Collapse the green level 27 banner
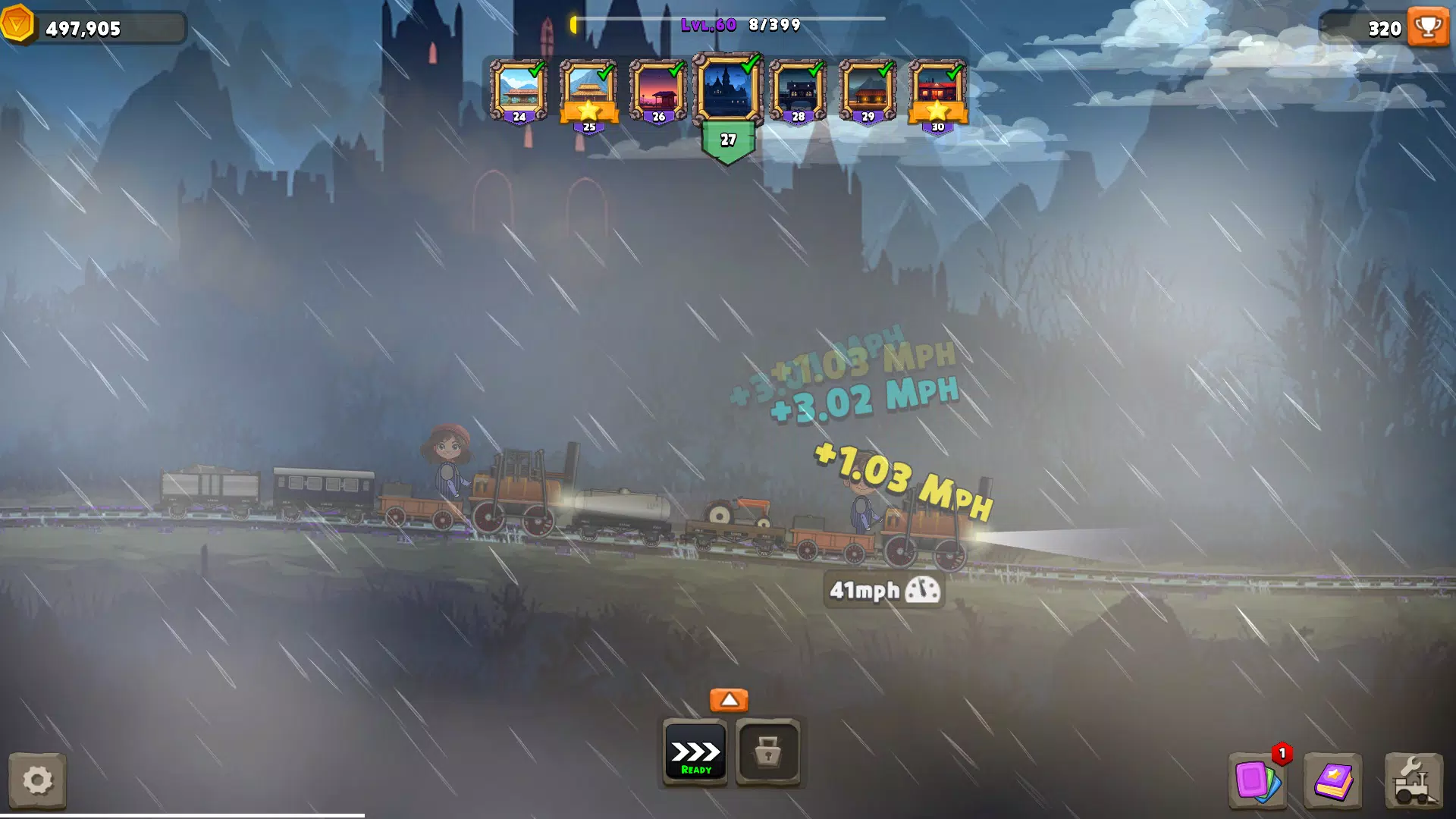 tap(729, 140)
